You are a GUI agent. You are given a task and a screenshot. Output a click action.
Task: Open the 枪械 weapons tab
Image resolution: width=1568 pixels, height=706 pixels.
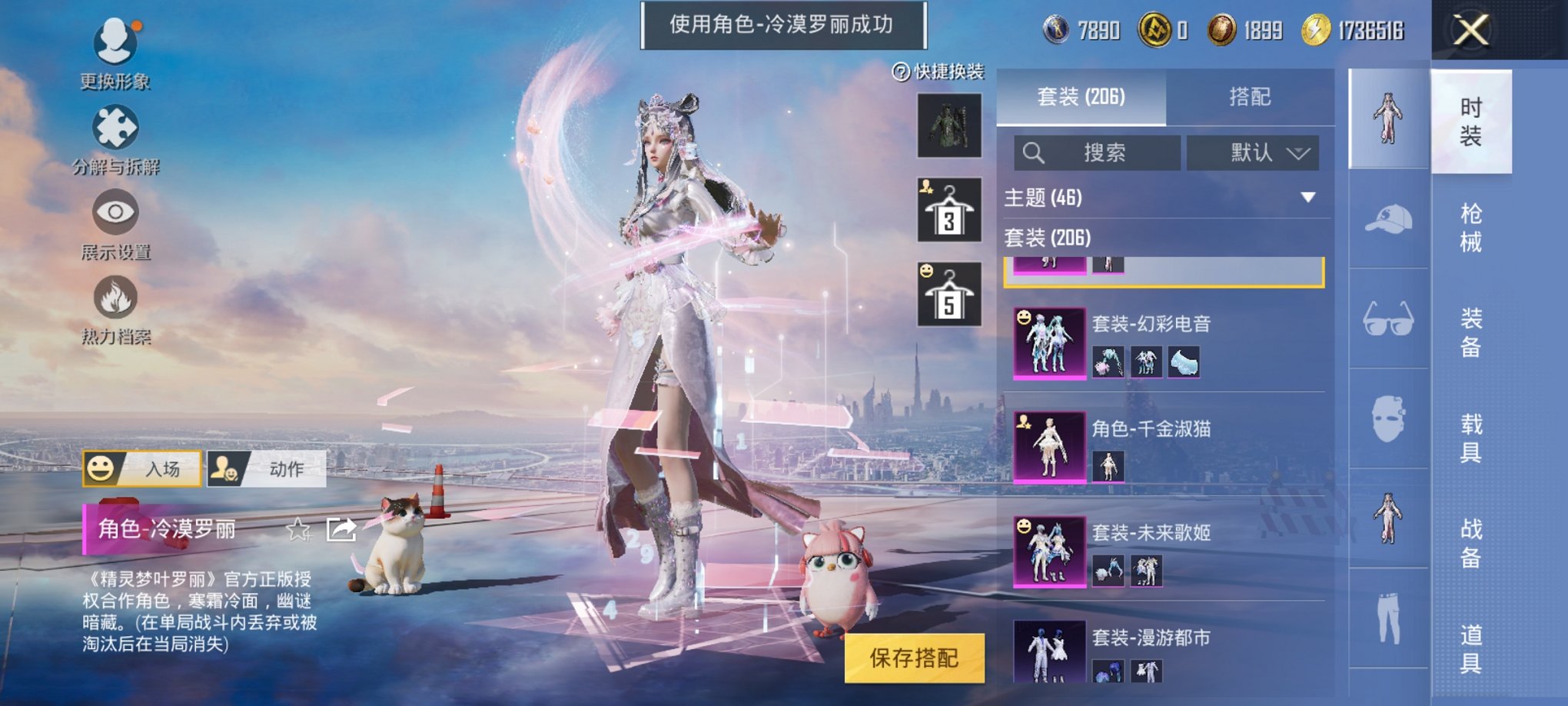click(1472, 227)
